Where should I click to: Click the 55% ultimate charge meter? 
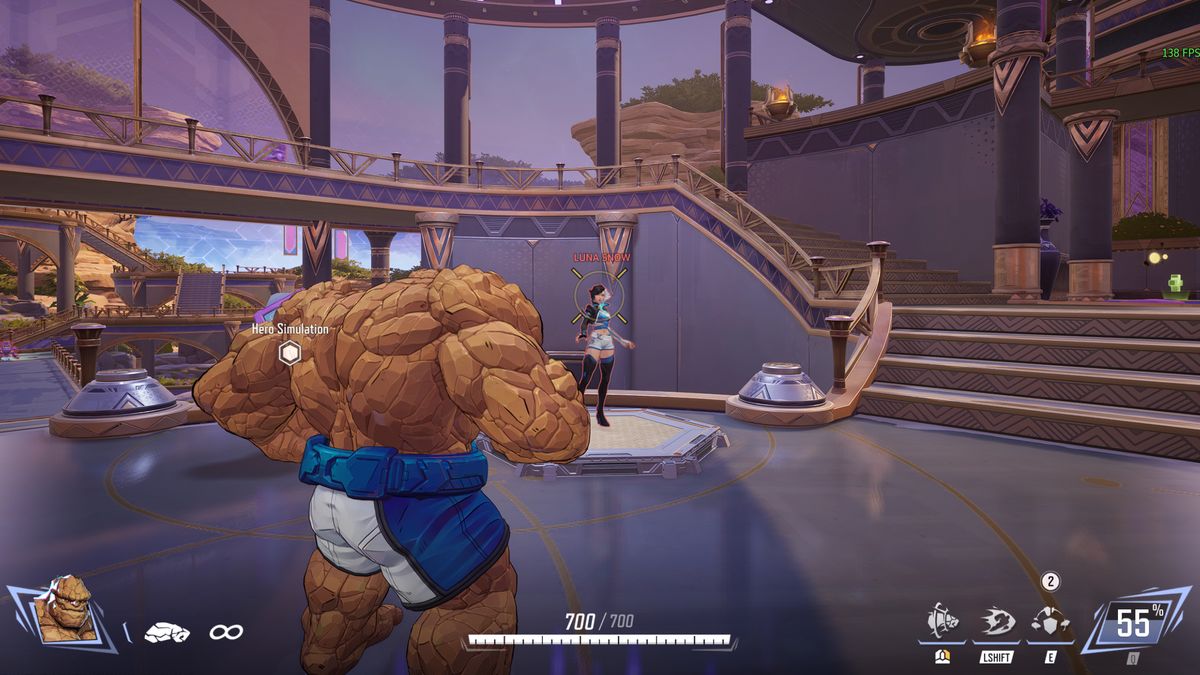(x=1134, y=624)
